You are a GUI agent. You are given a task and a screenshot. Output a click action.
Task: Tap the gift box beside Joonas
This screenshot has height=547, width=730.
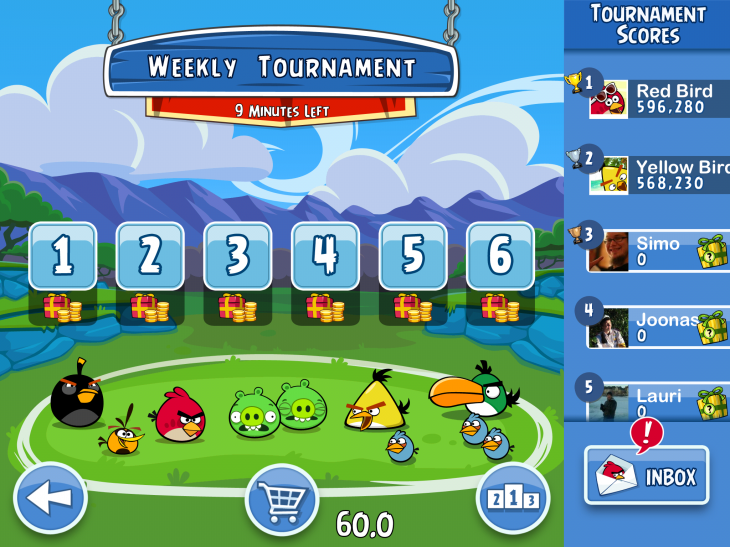click(714, 327)
